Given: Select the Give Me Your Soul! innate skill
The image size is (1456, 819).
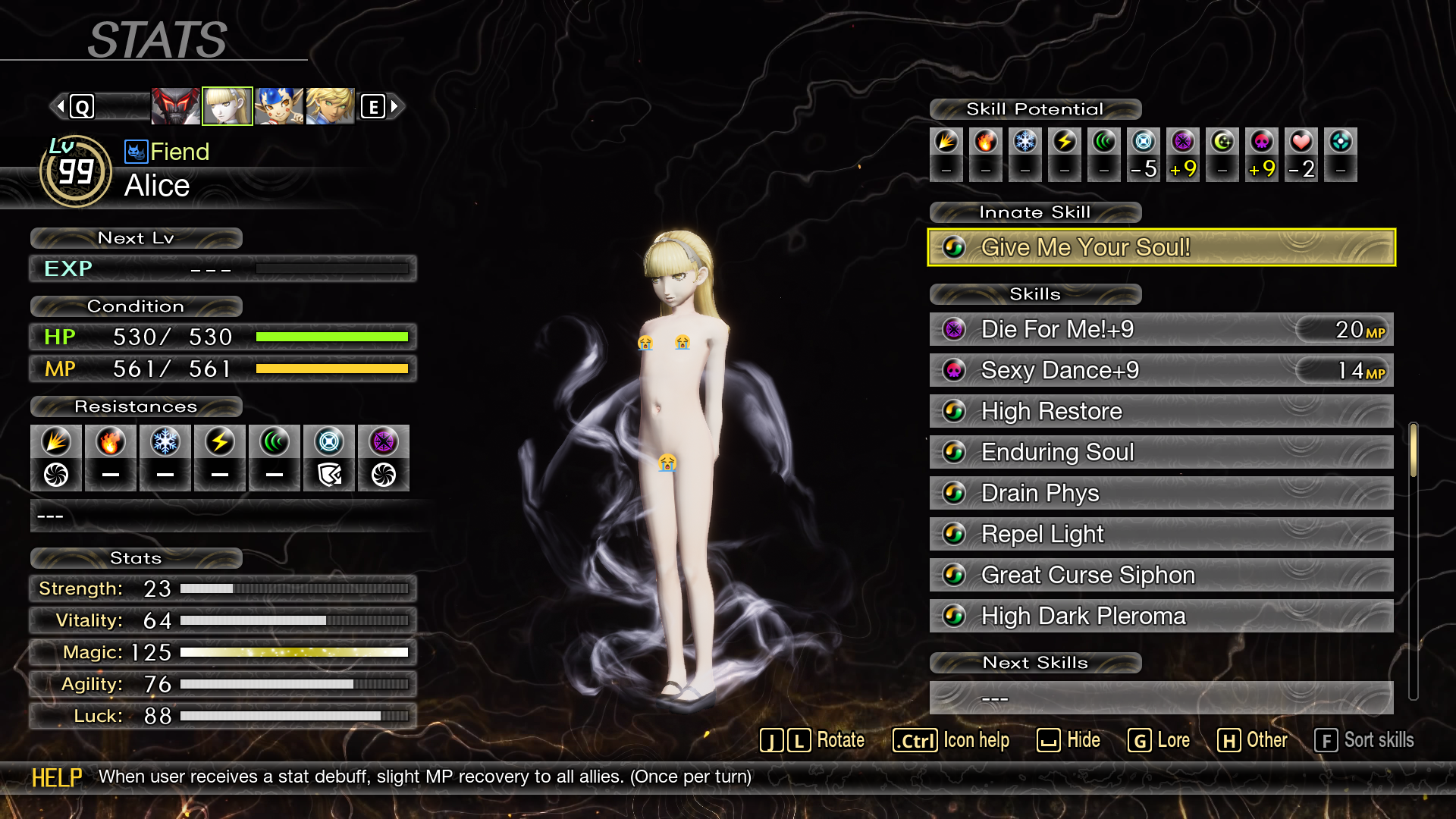Looking at the screenshot, I should (1161, 247).
